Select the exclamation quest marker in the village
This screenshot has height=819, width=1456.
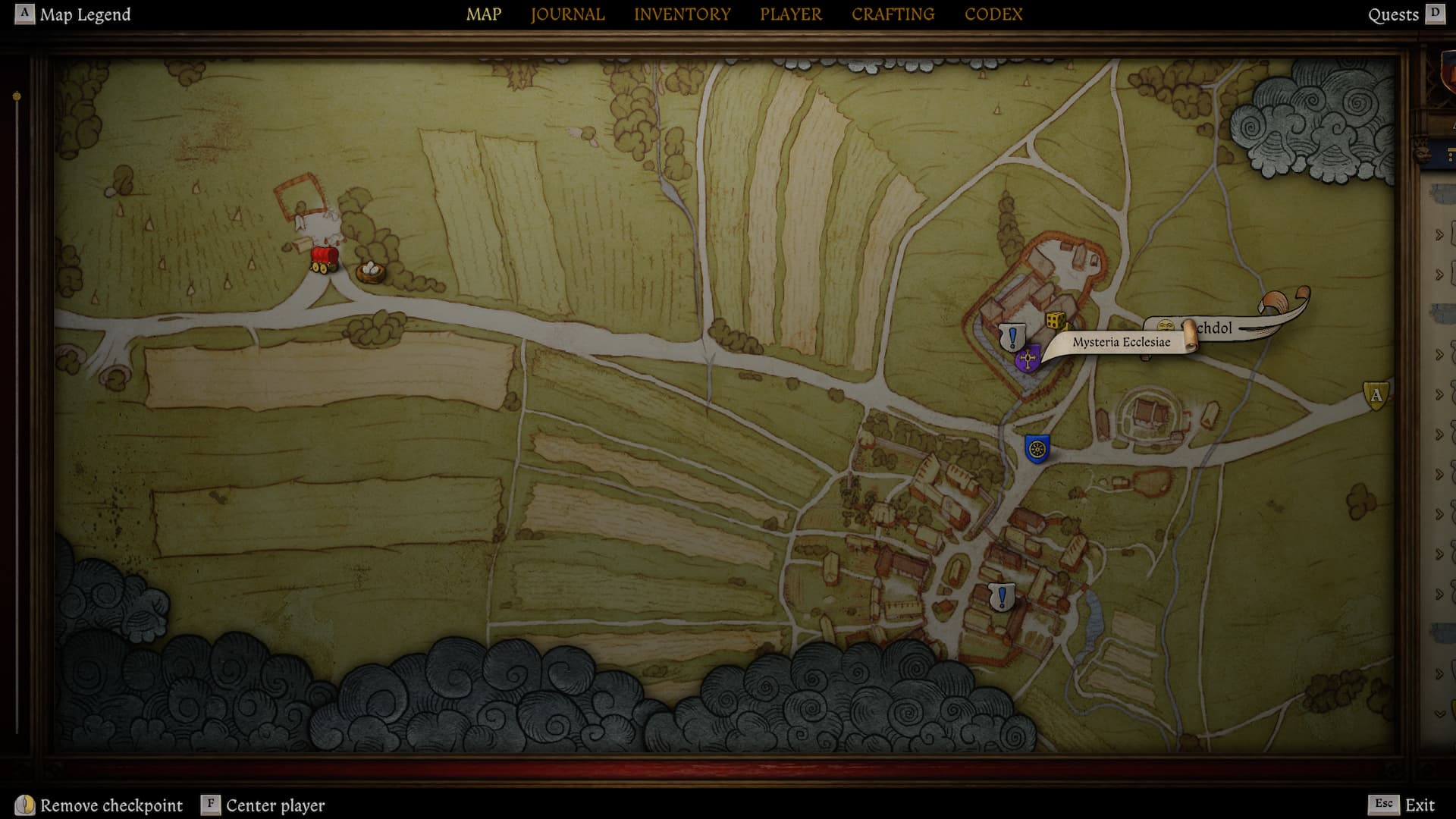pyautogui.click(x=1002, y=597)
